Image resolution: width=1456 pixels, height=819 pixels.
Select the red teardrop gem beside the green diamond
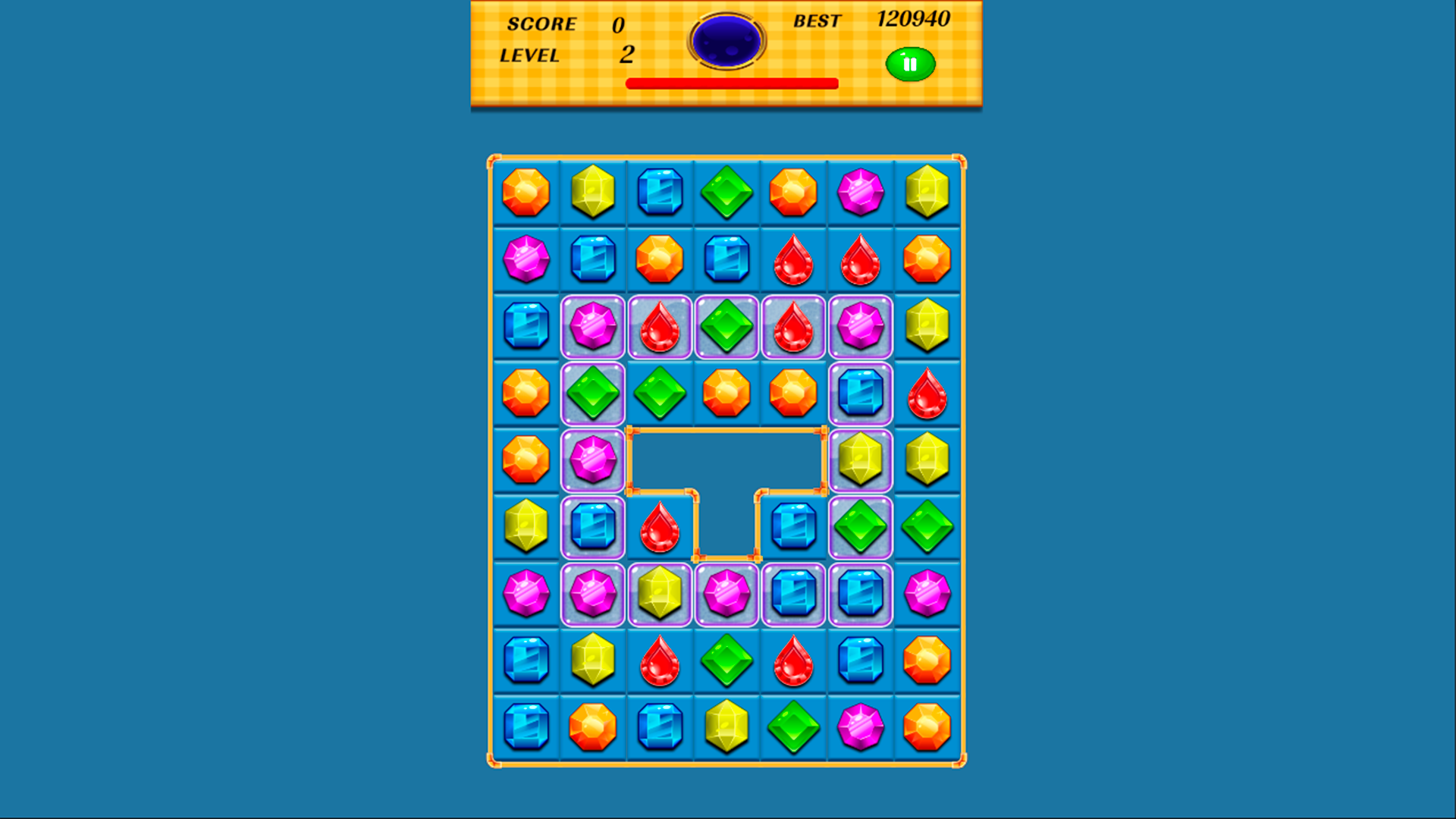coord(661,326)
